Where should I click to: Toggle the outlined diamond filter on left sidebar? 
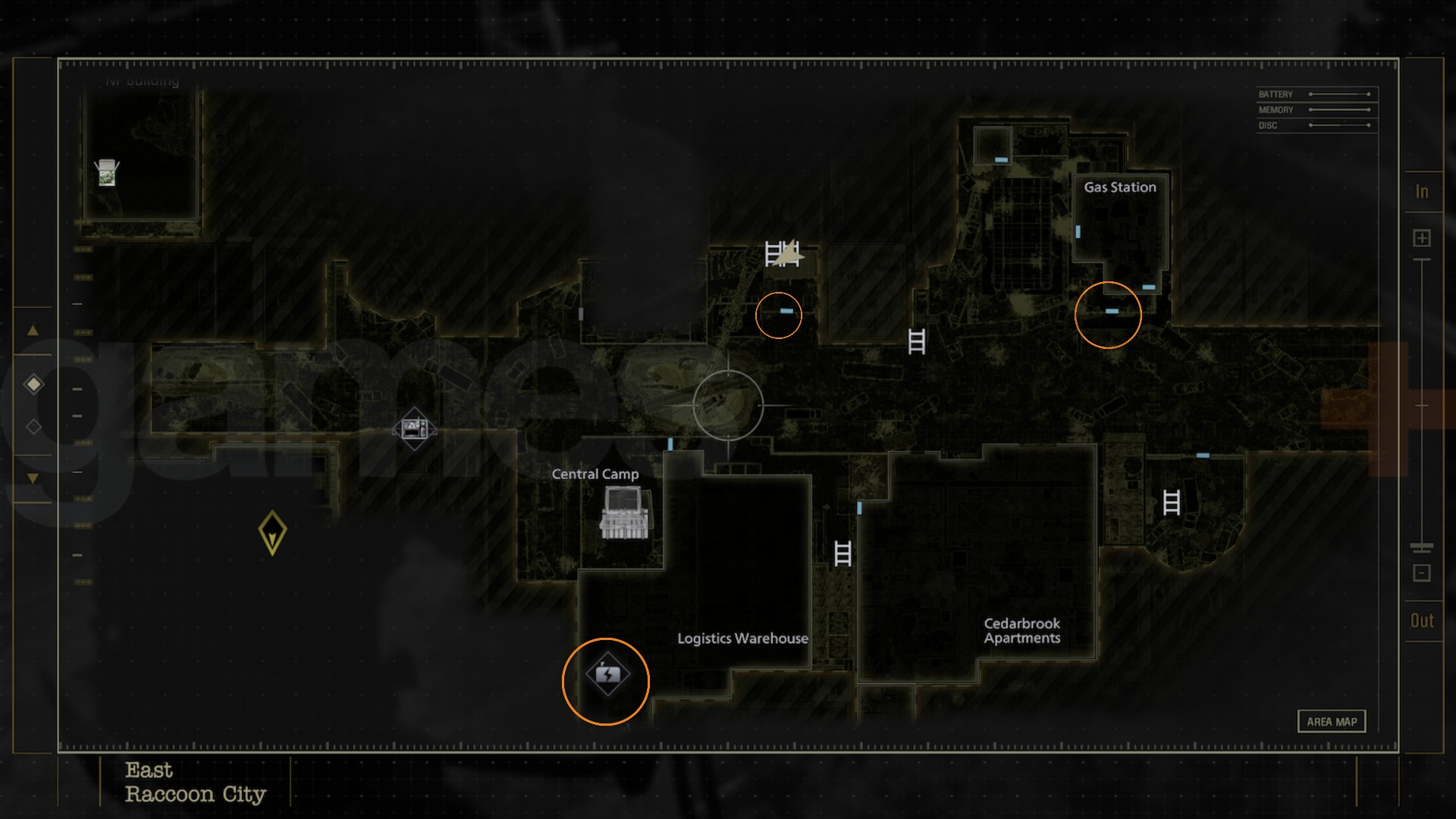pyautogui.click(x=33, y=426)
